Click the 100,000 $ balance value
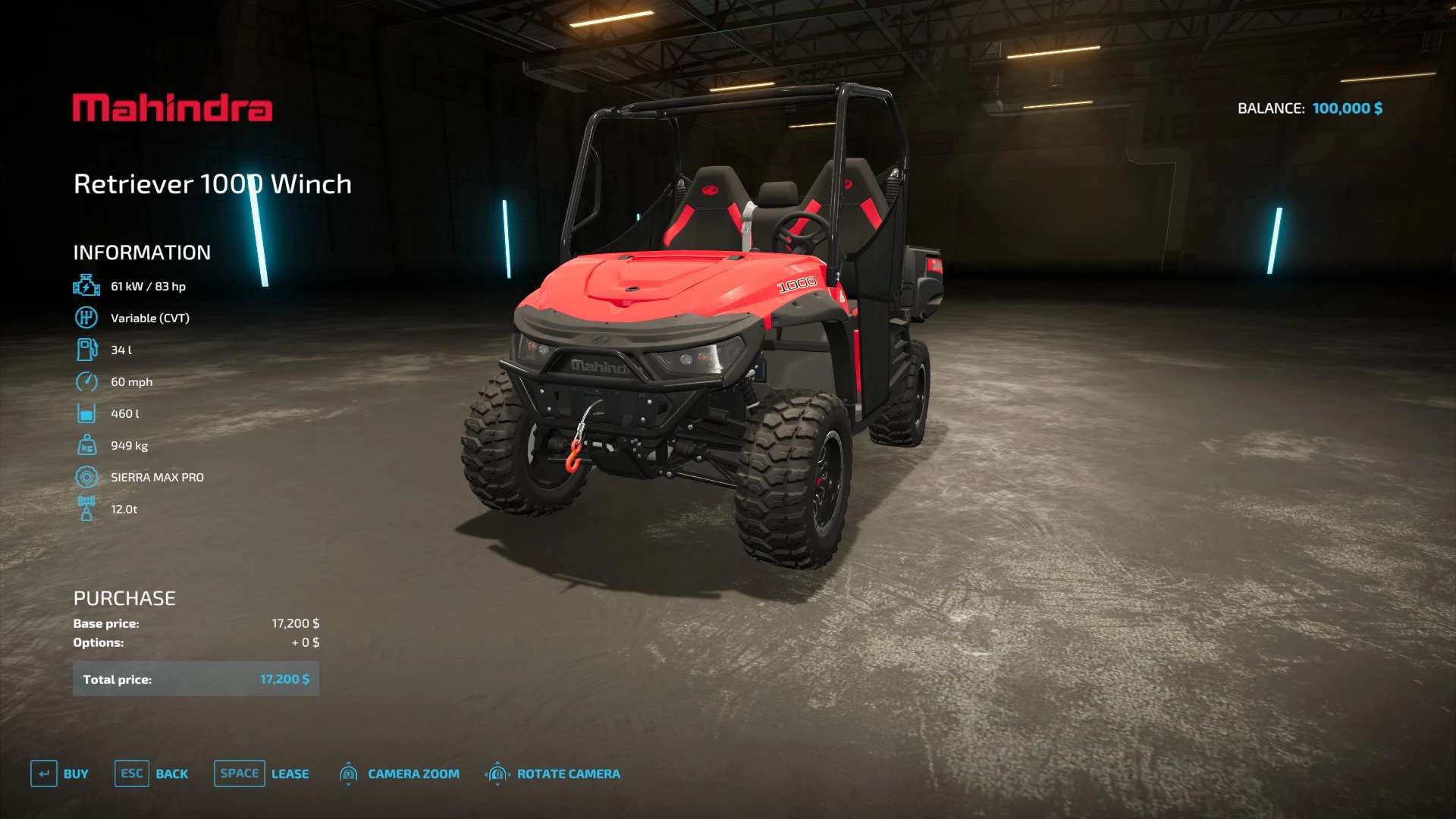The height and width of the screenshot is (819, 1456). 1347,108
